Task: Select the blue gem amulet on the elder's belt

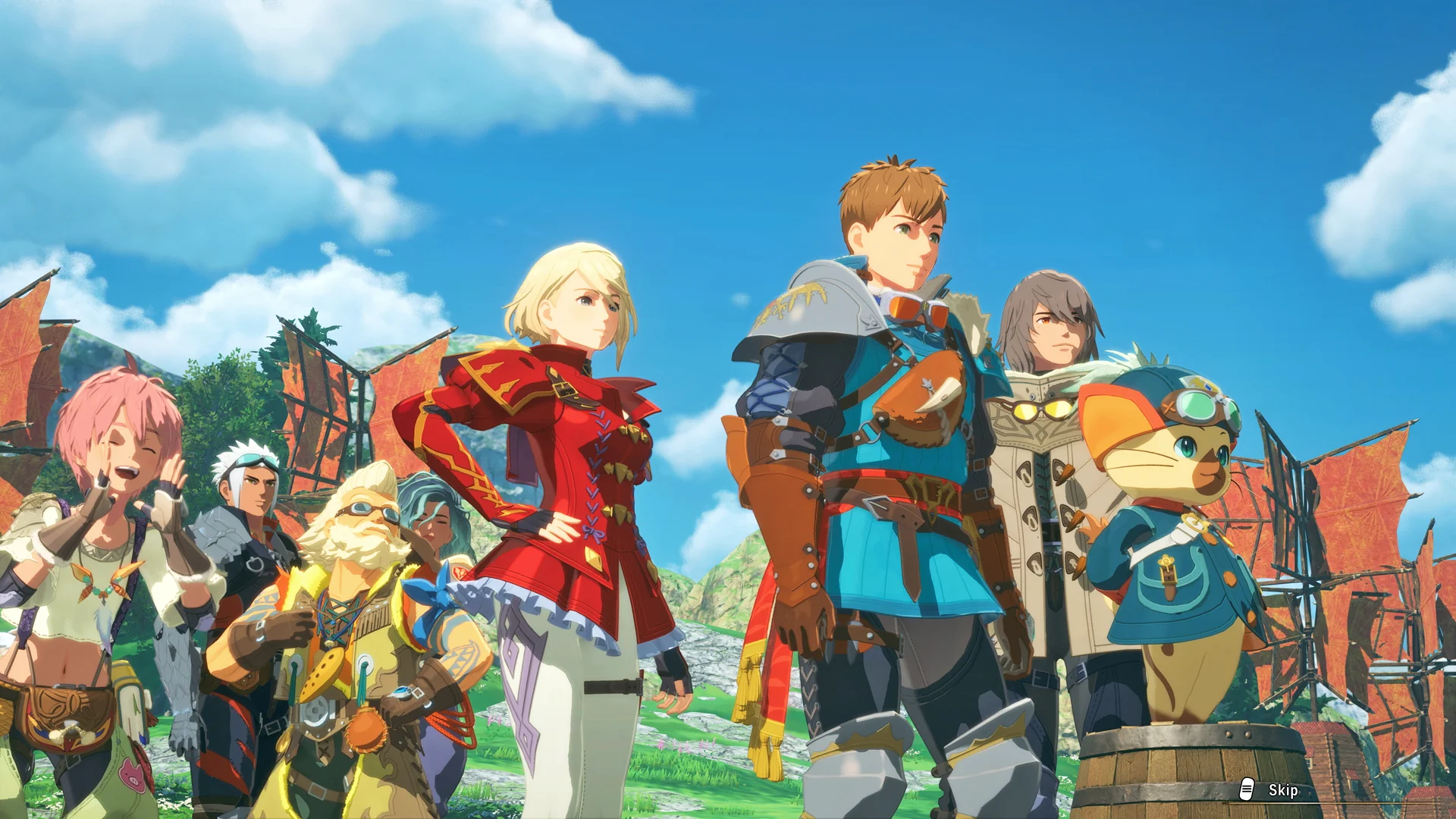Action: click(x=401, y=691)
